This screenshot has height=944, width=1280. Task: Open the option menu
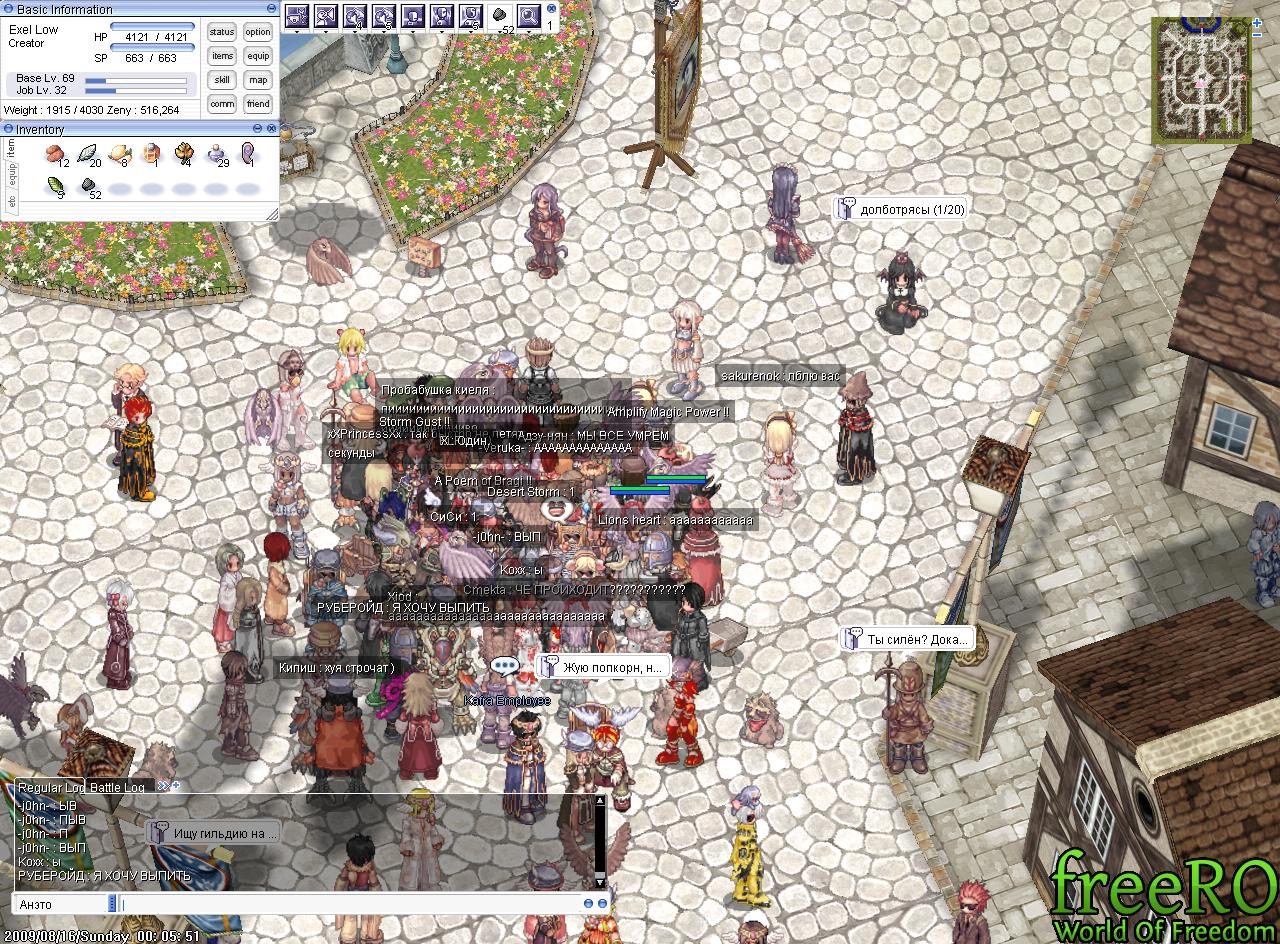pos(258,32)
